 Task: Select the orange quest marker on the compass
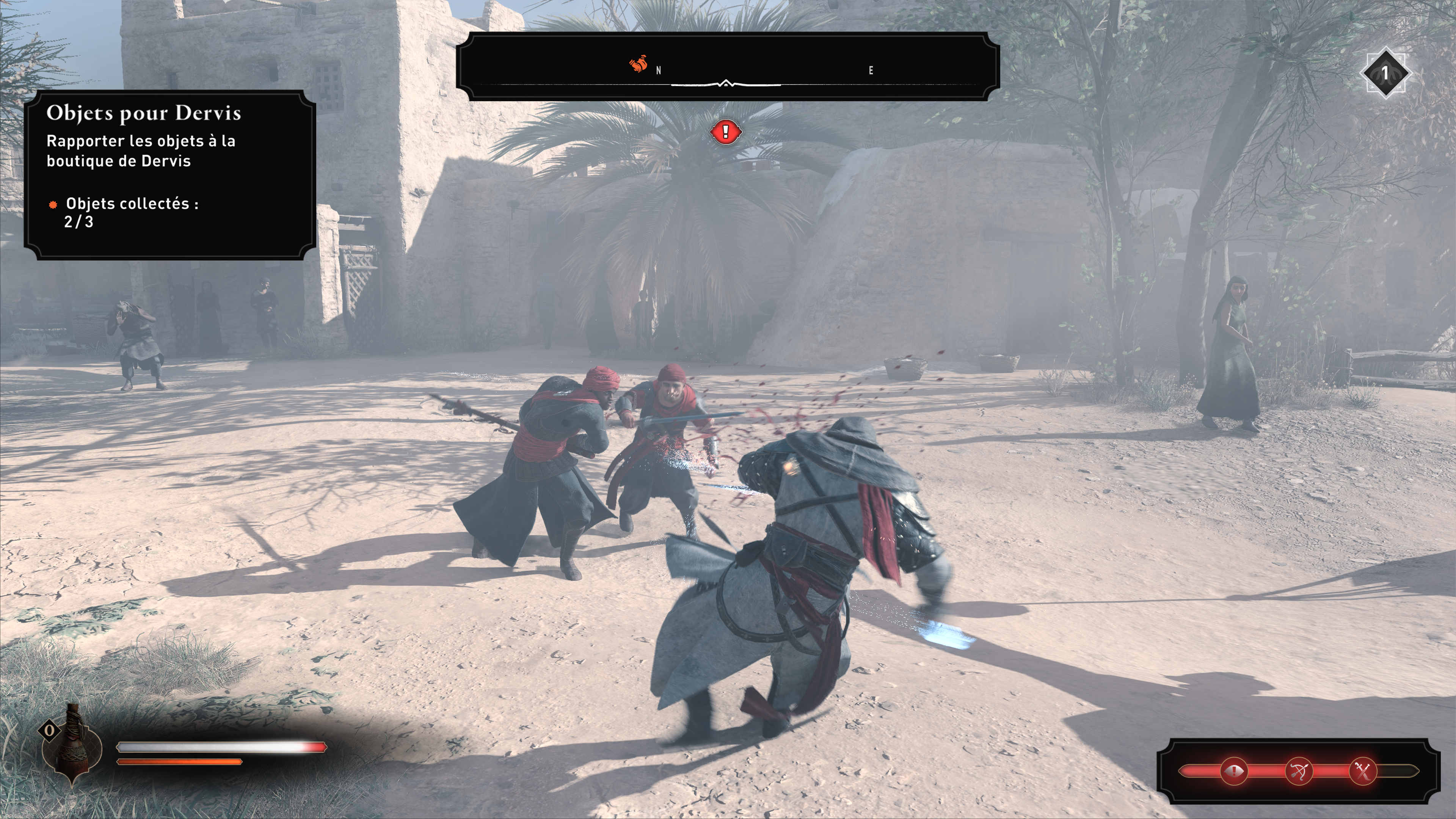tap(639, 64)
